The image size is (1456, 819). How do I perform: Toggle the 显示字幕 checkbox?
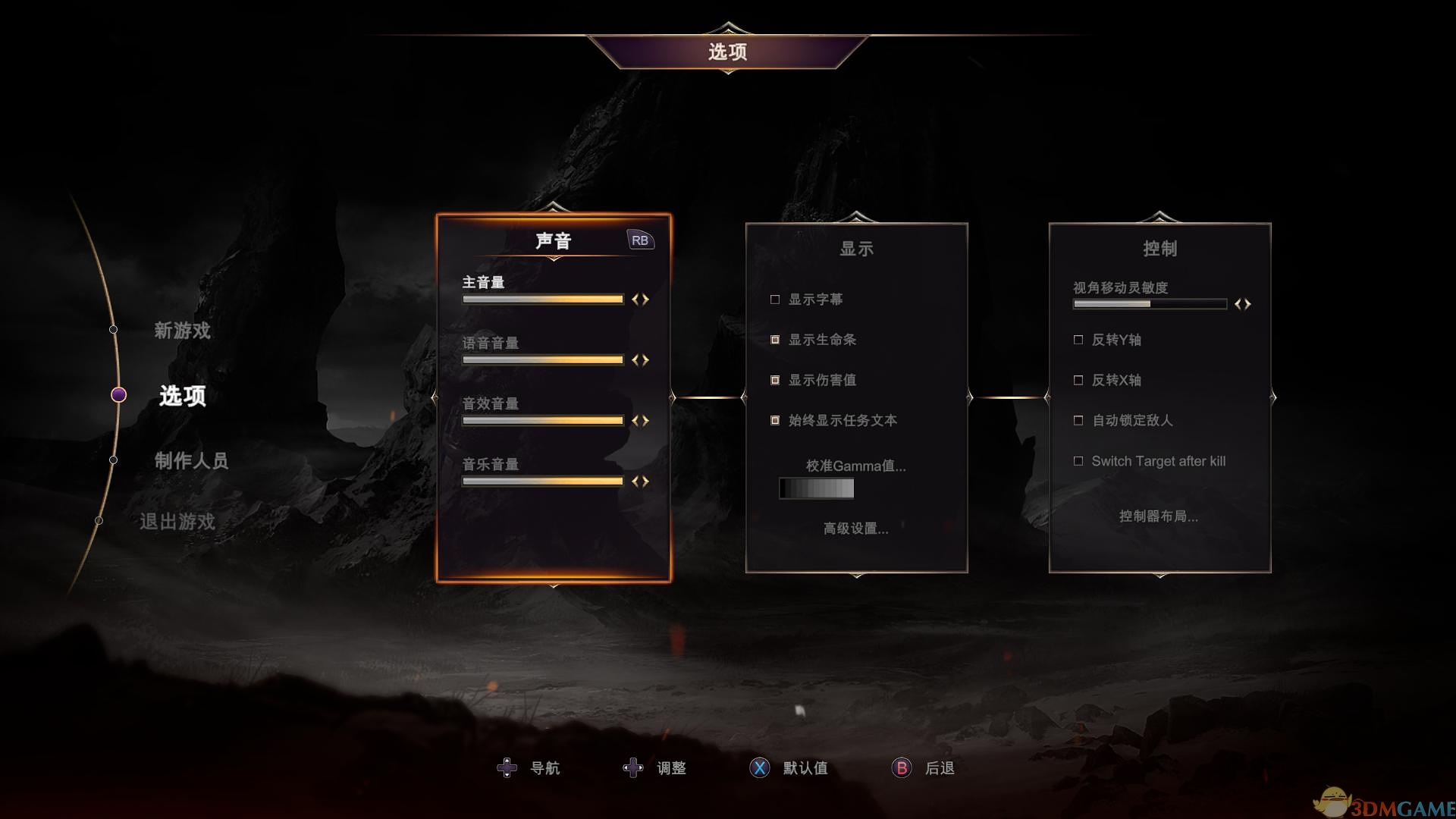[774, 299]
